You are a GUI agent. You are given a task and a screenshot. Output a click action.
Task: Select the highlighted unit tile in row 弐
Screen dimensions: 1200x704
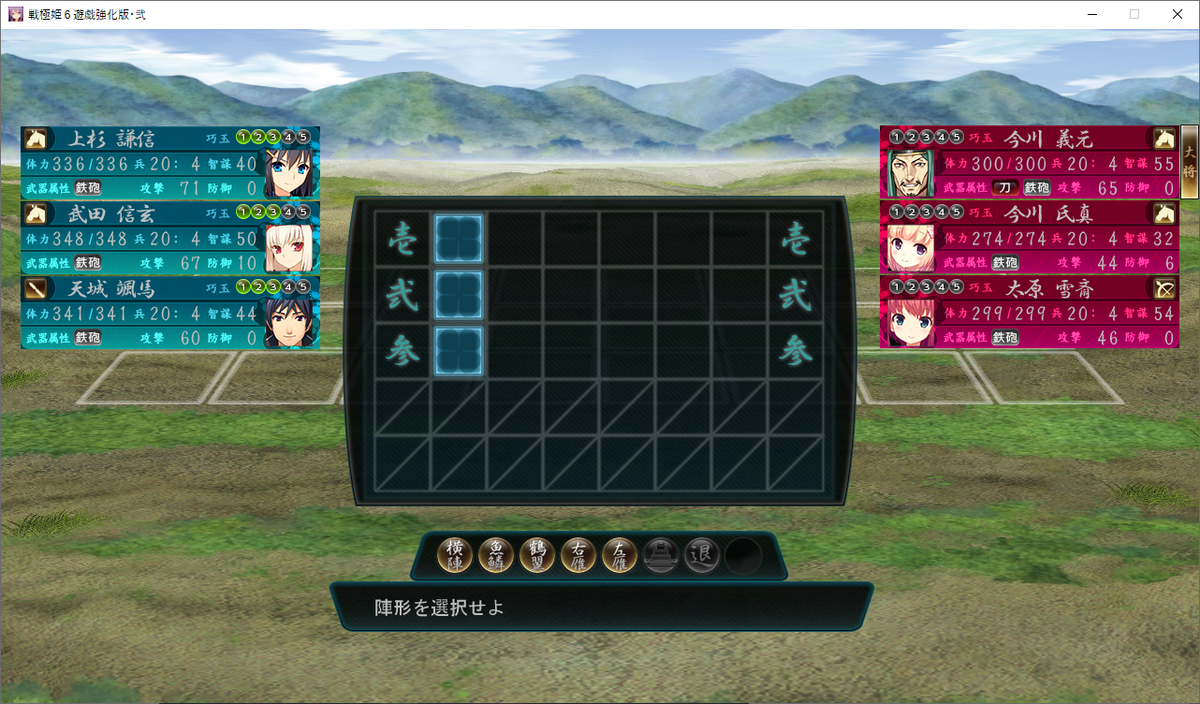[x=459, y=295]
